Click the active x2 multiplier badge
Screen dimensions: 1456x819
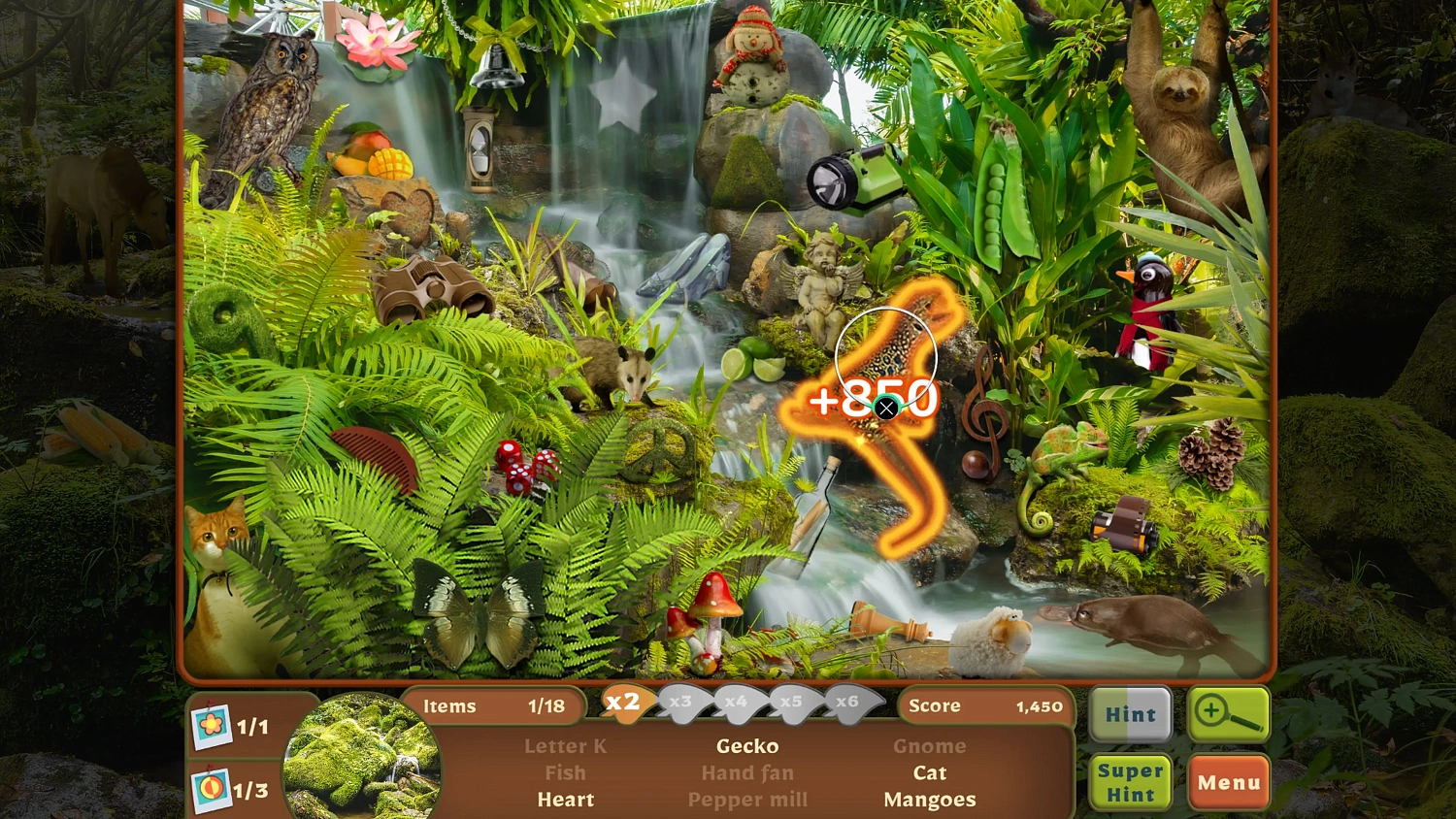click(624, 704)
